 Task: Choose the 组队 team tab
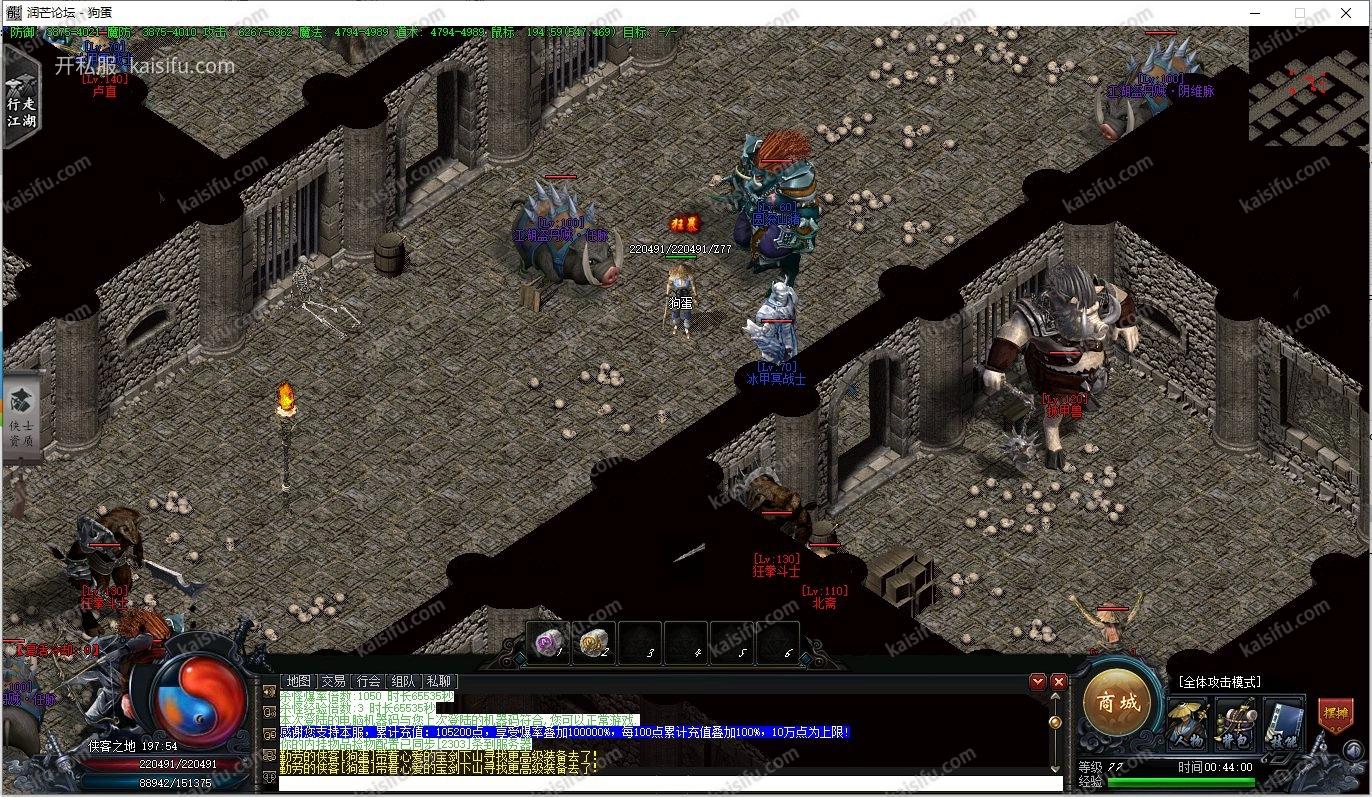[404, 681]
